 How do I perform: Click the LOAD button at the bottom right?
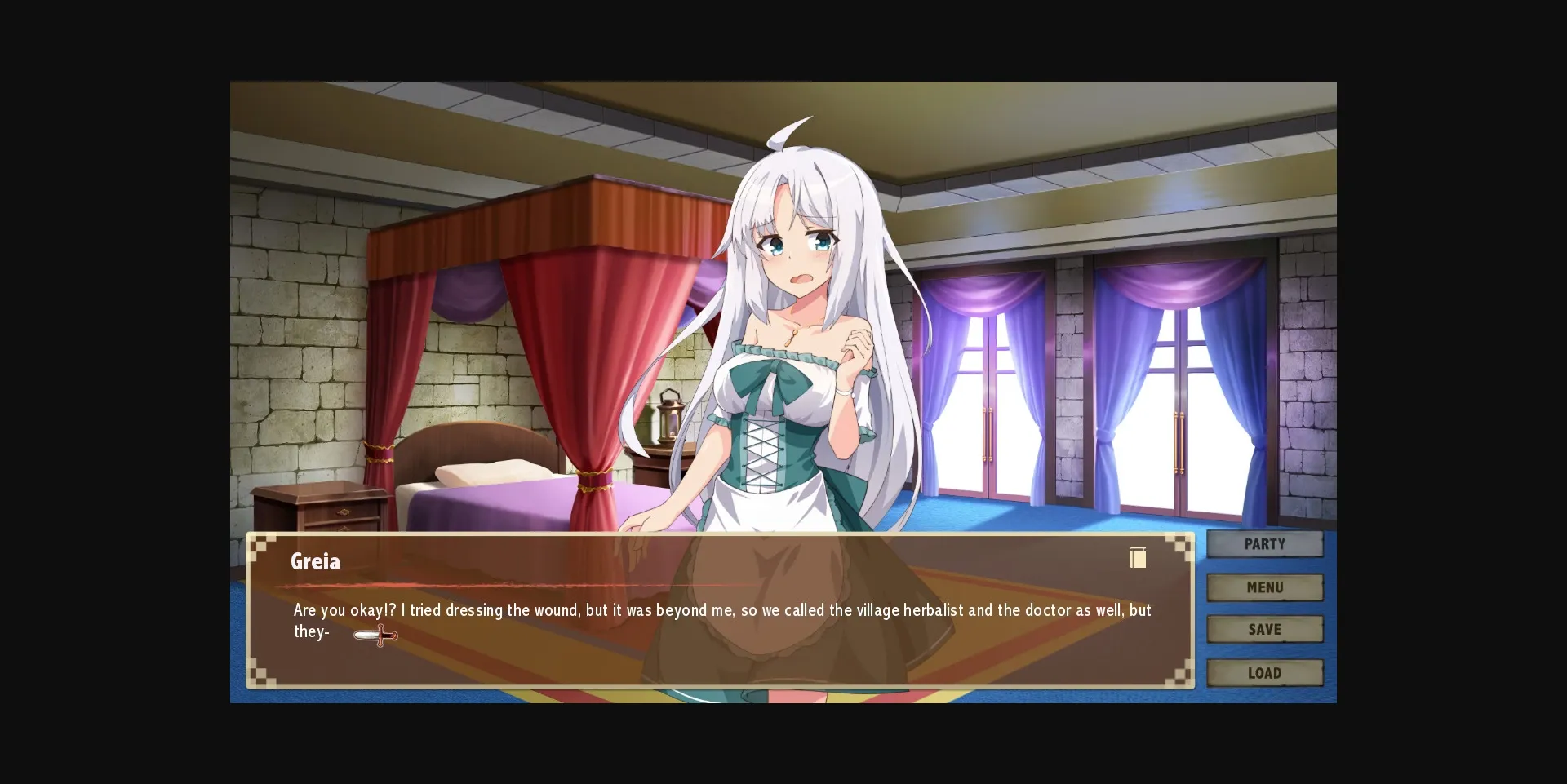(1264, 672)
